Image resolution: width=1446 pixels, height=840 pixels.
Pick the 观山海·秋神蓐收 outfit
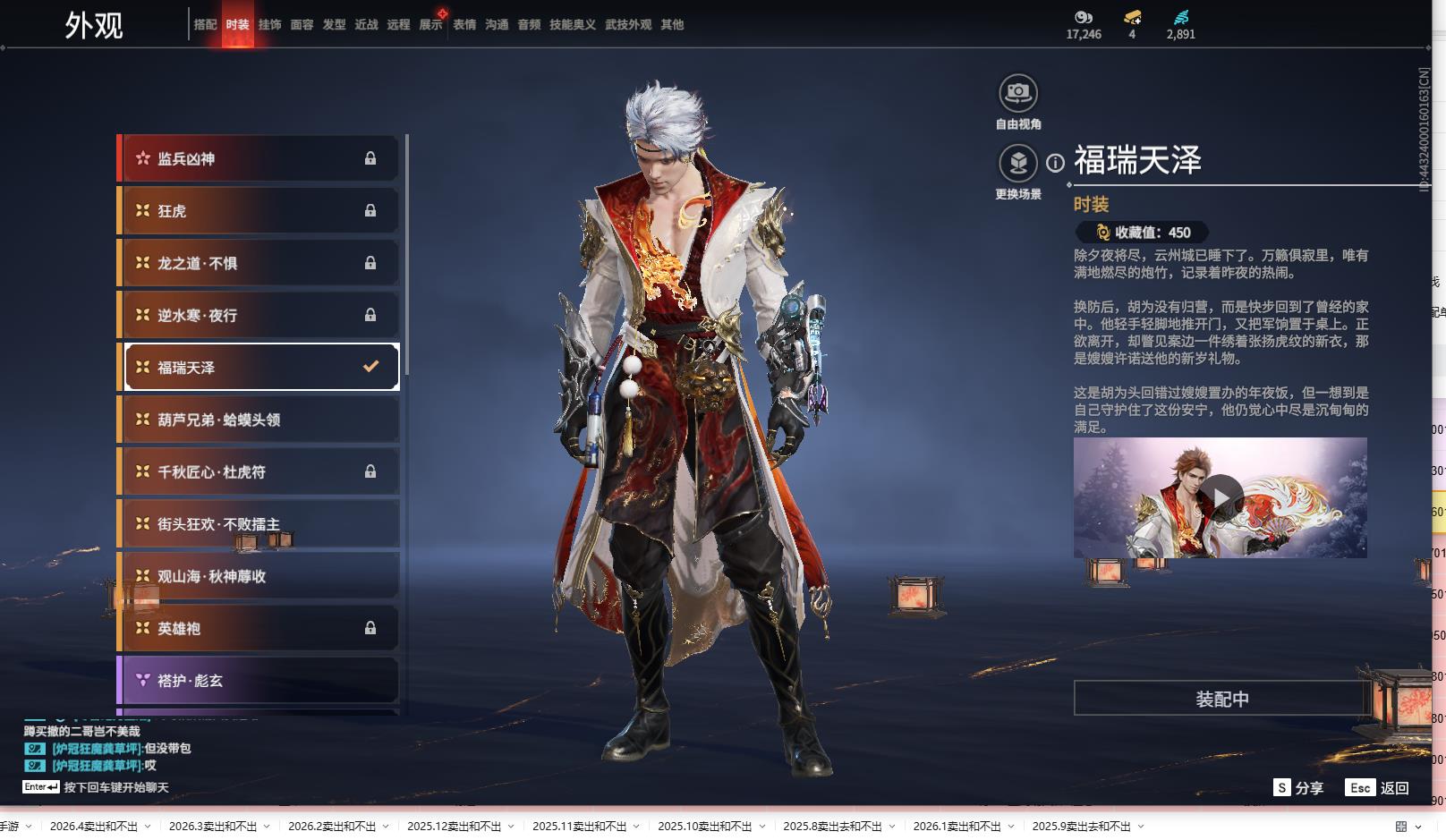[x=259, y=576]
